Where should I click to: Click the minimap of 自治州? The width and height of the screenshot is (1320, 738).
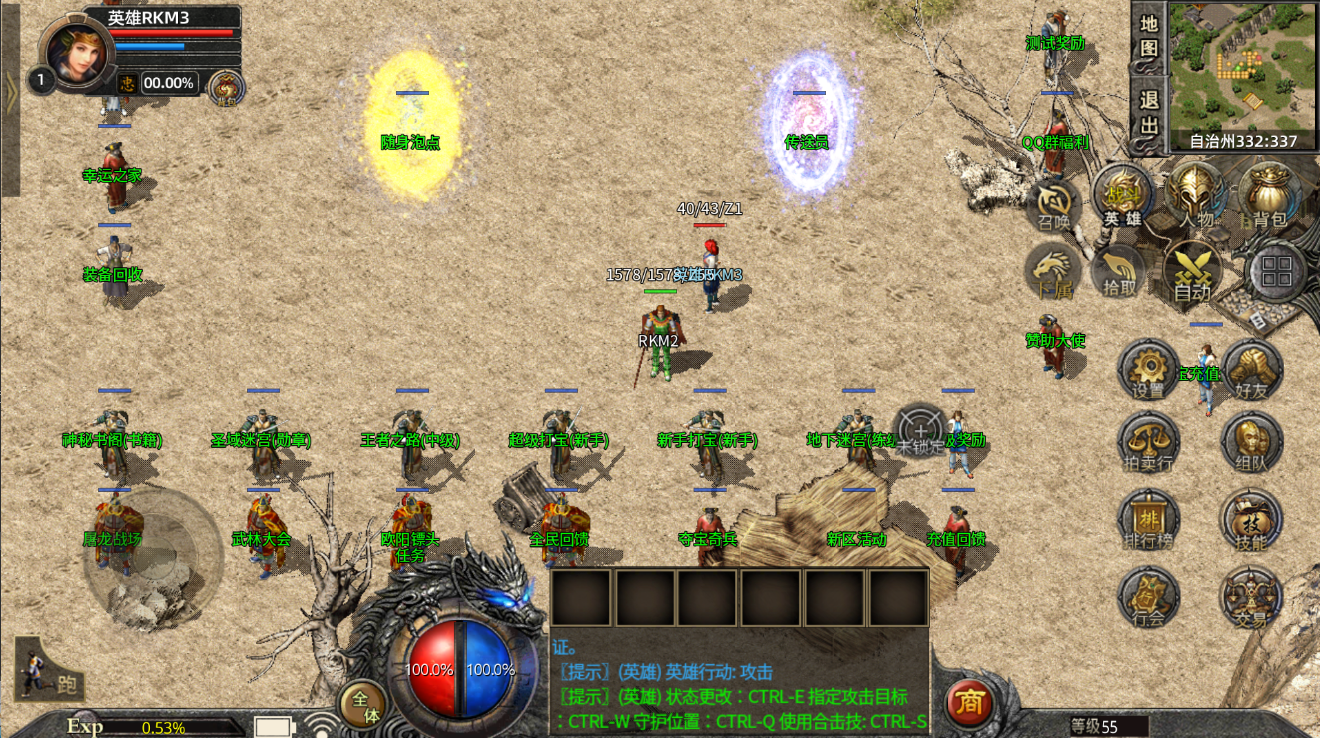[x=1242, y=66]
